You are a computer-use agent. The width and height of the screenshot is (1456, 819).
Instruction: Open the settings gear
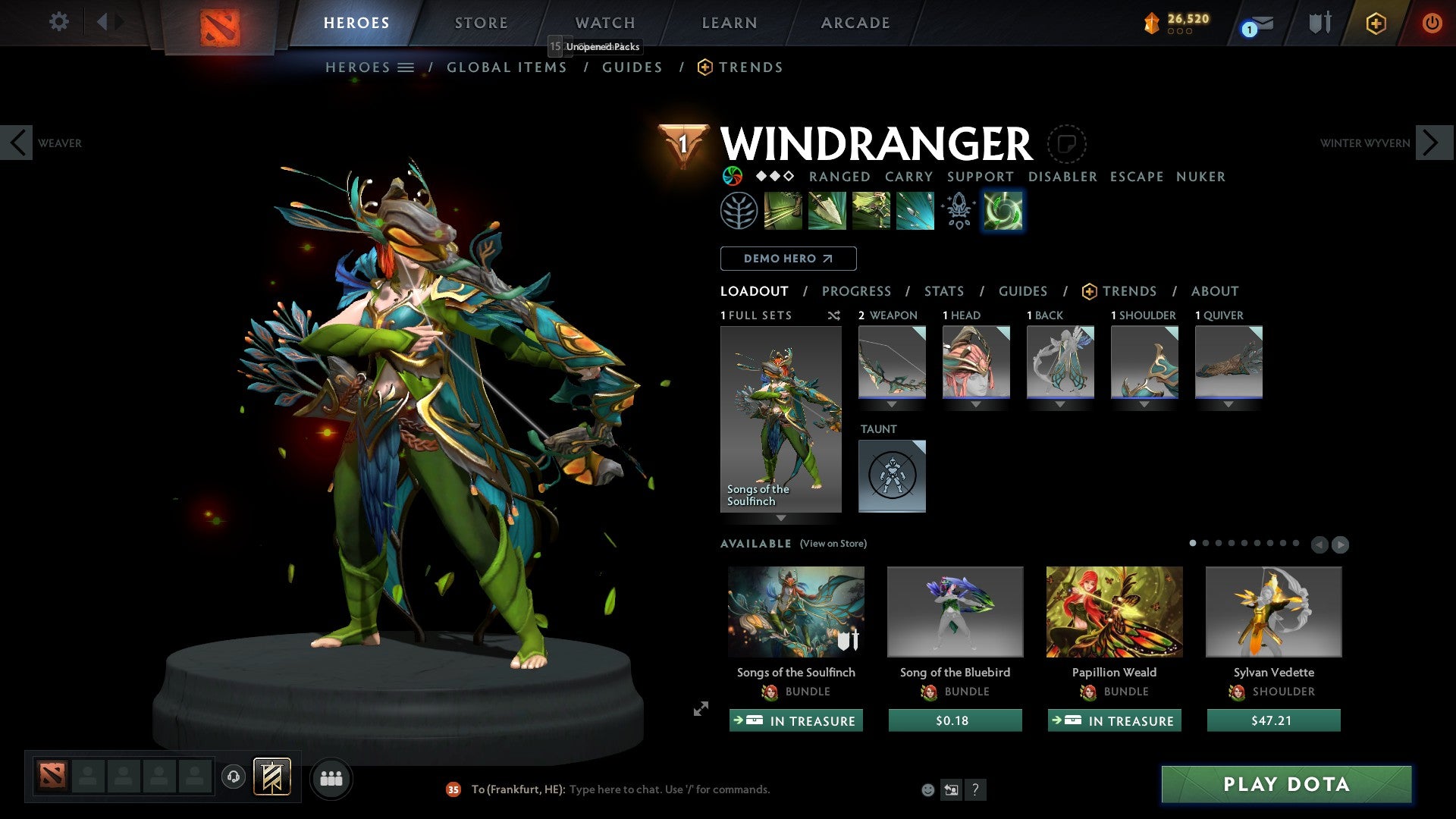point(58,21)
